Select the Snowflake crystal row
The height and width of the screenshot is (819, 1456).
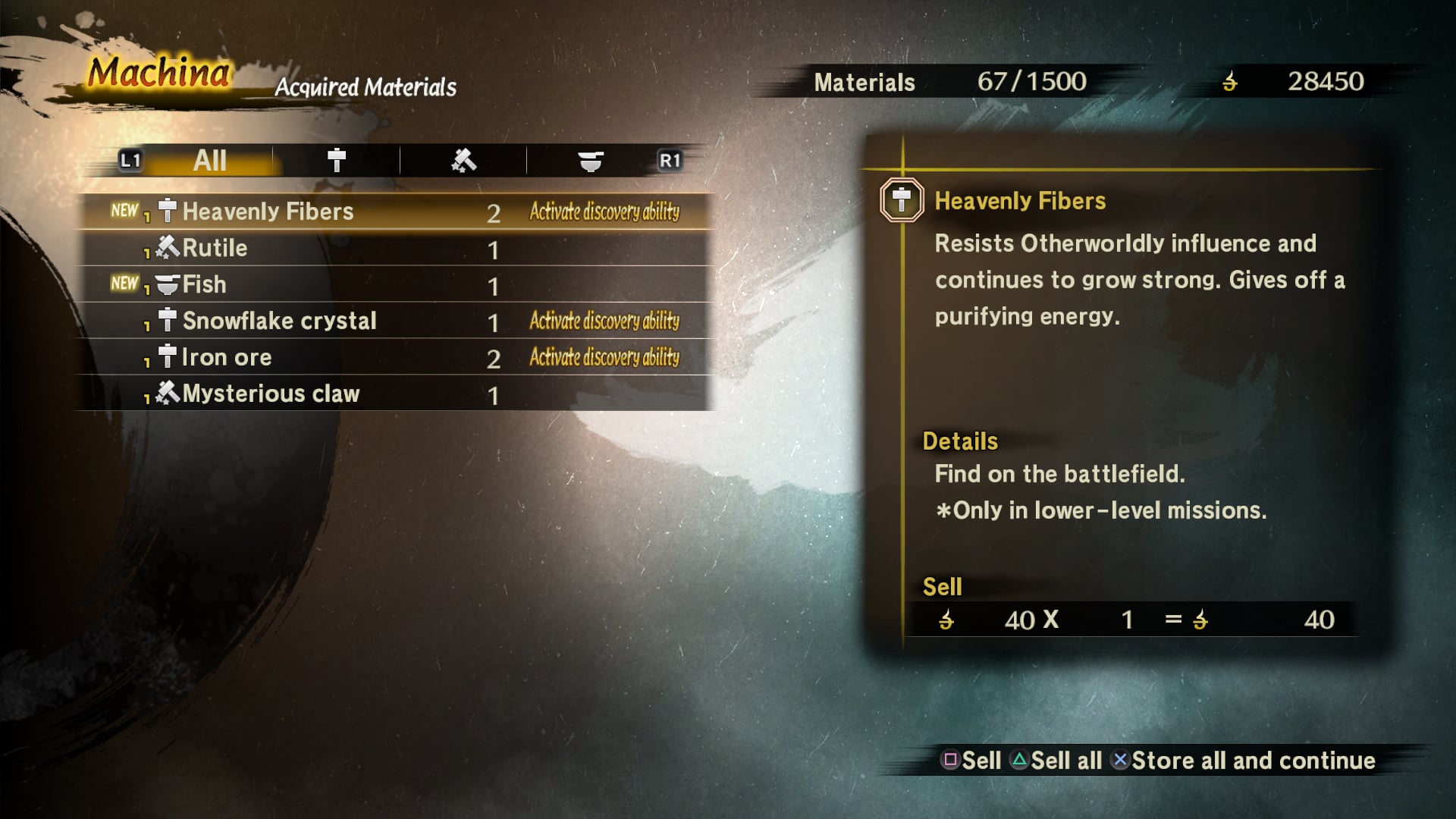tap(394, 321)
